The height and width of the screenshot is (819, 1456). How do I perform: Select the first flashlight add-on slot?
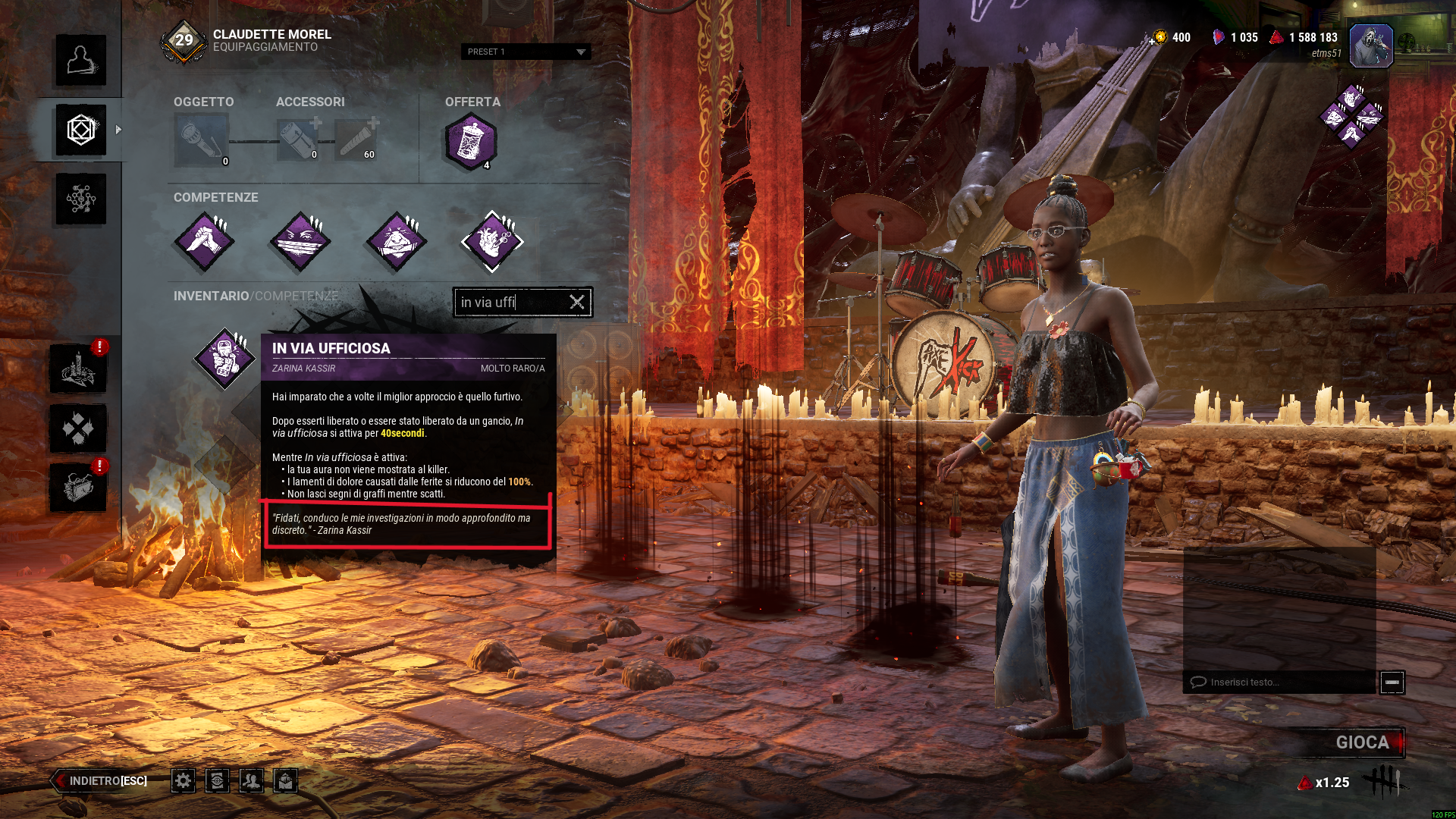coord(298,140)
